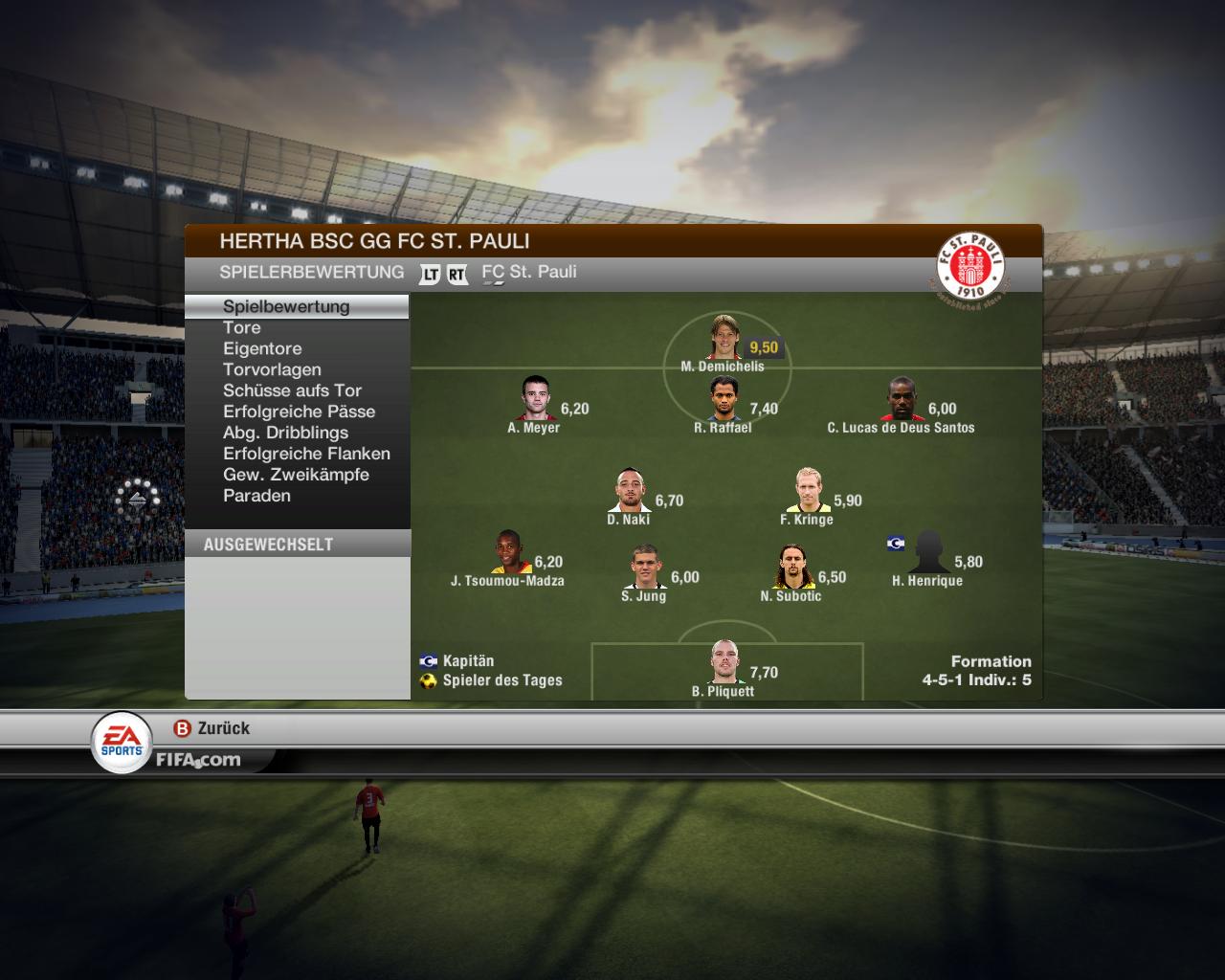Screen dimensions: 1225x980
Task: Choose the Tore entry
Action: point(242,327)
